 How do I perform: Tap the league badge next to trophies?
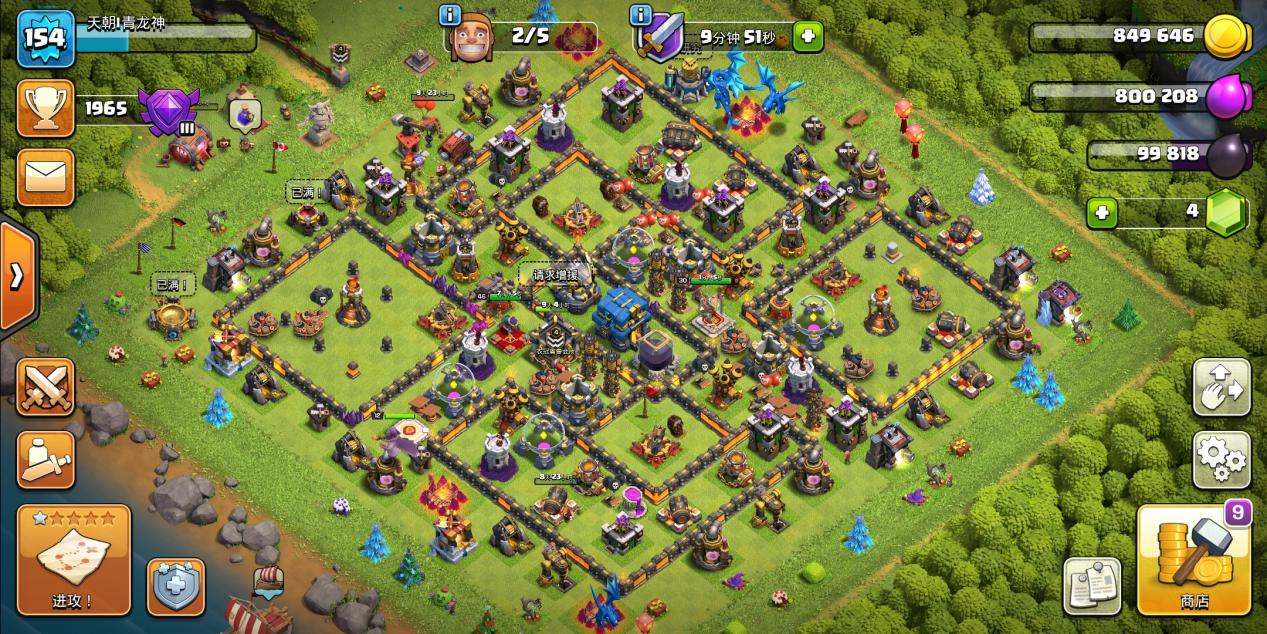169,111
